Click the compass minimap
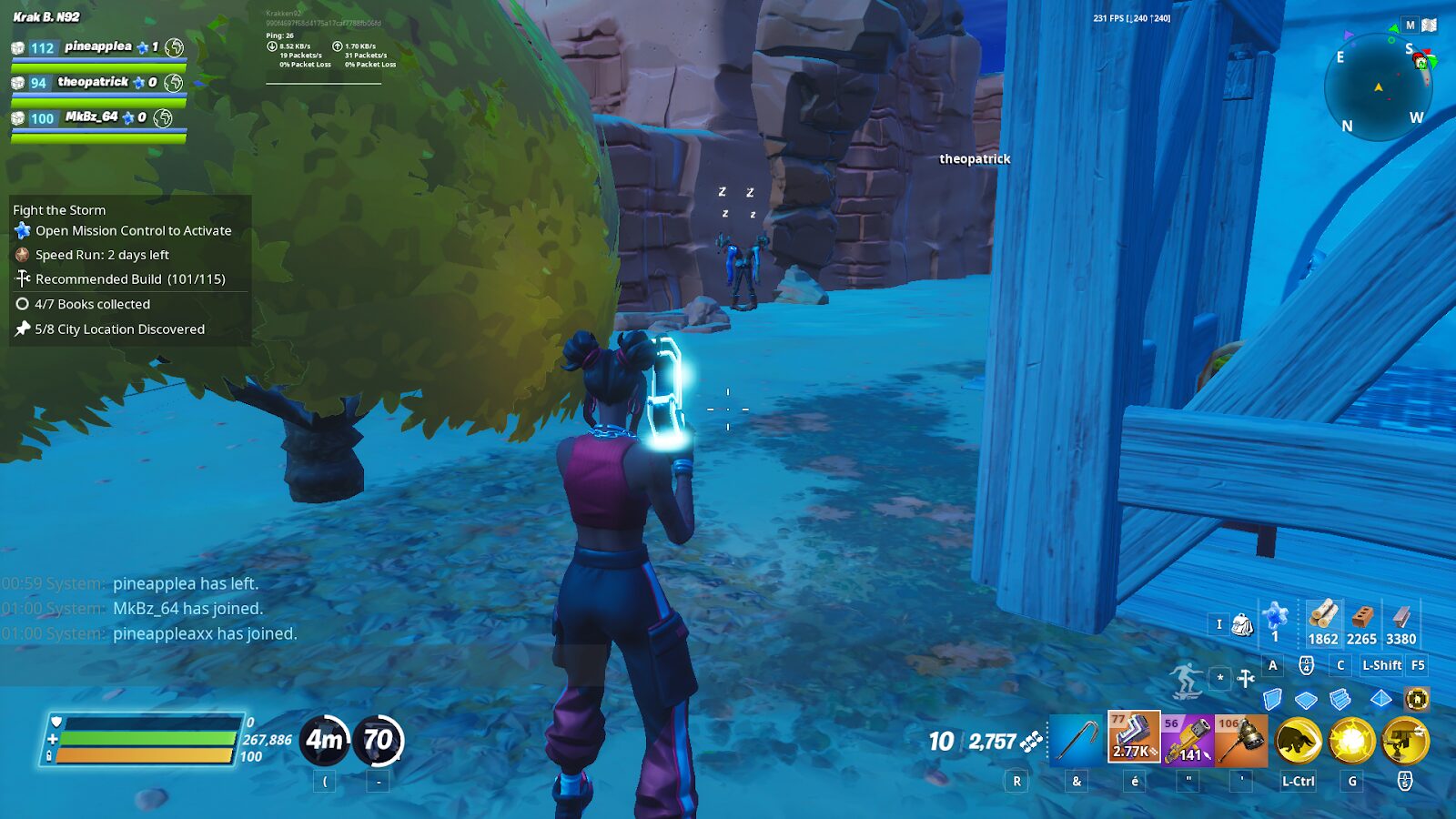This screenshot has width=1456, height=819. 1379,87
